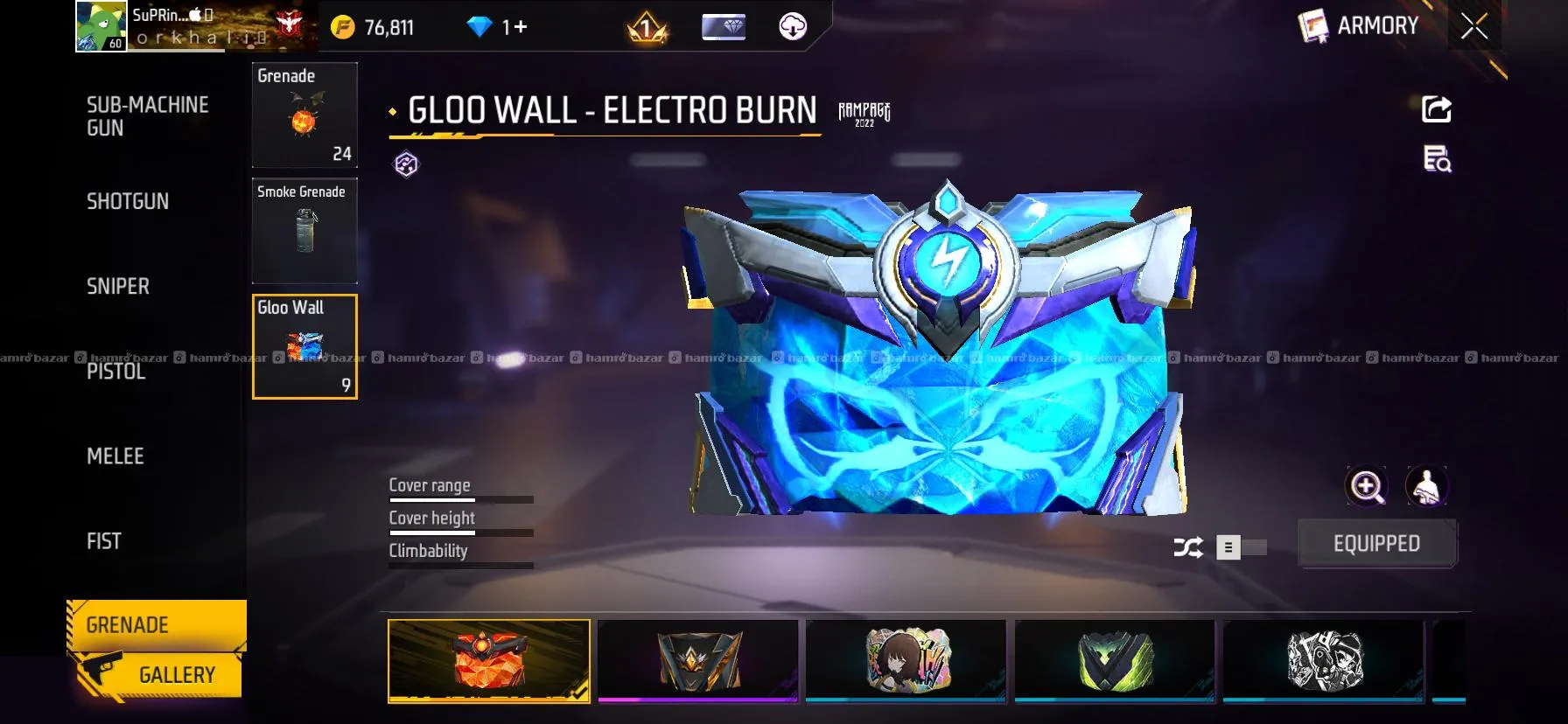Switch to the Shotgun category
The width and height of the screenshot is (1568, 724).
128,201
